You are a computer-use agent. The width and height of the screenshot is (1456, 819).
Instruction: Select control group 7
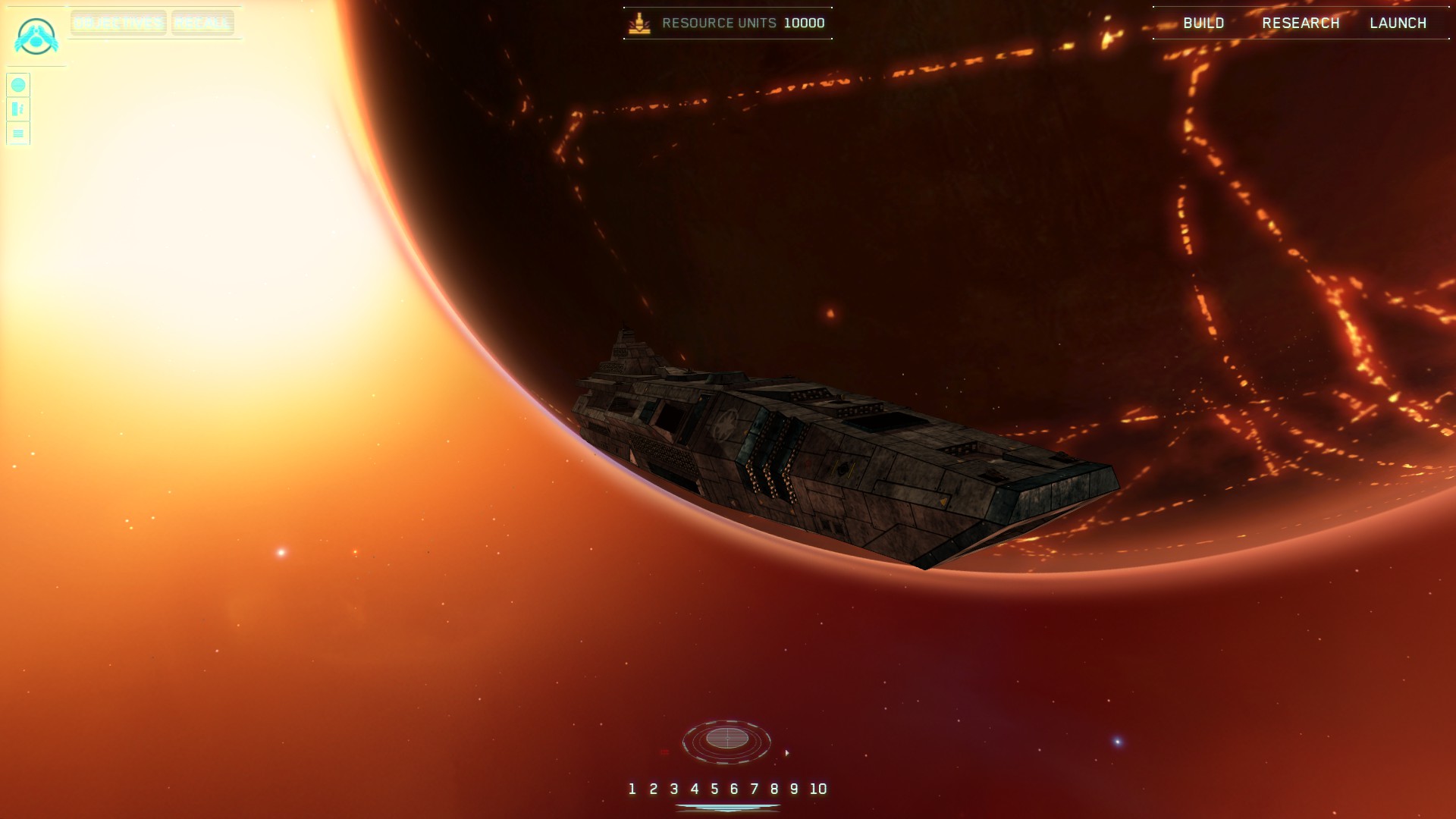(x=754, y=789)
